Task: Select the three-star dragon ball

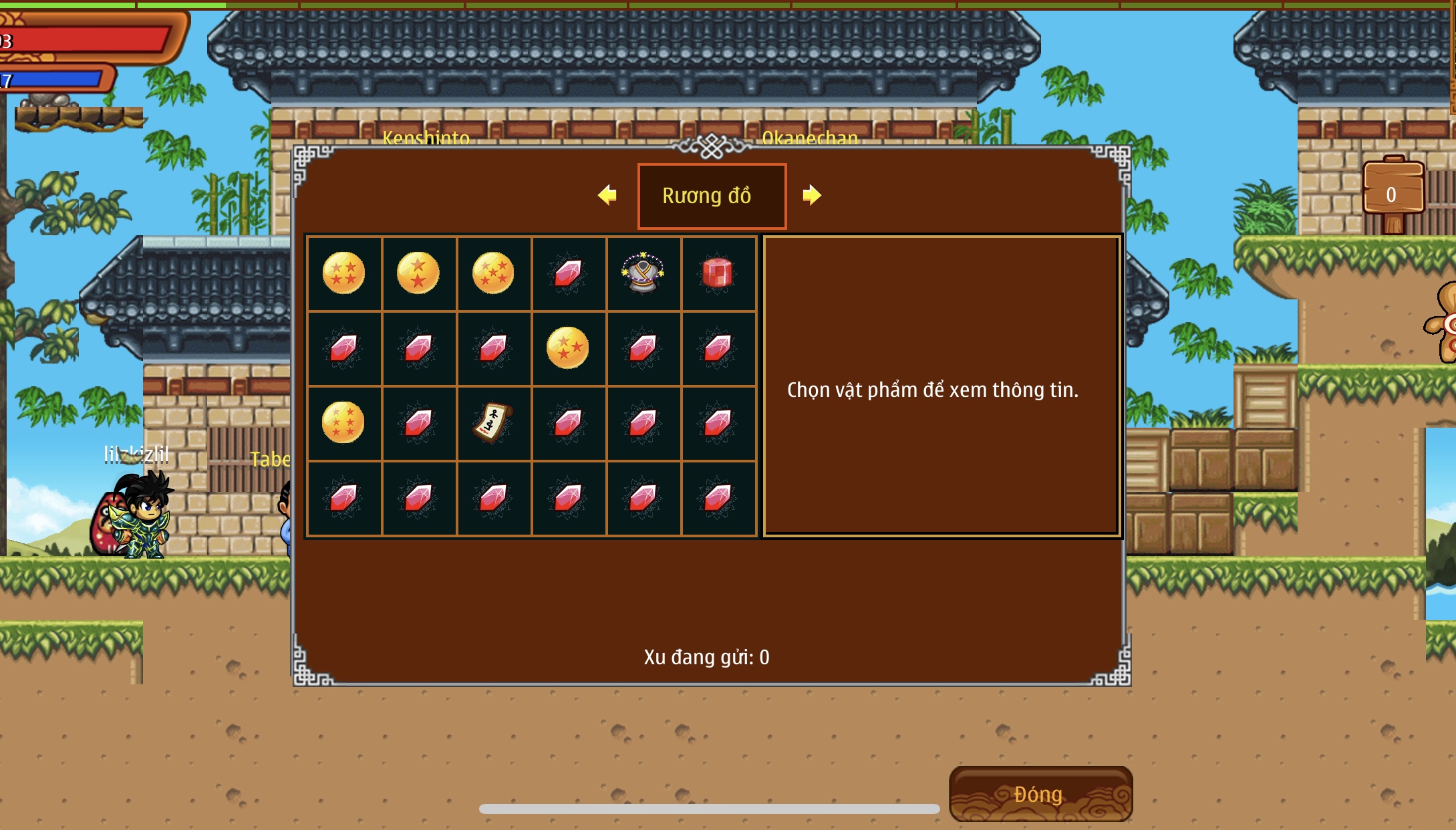Action: point(567,348)
